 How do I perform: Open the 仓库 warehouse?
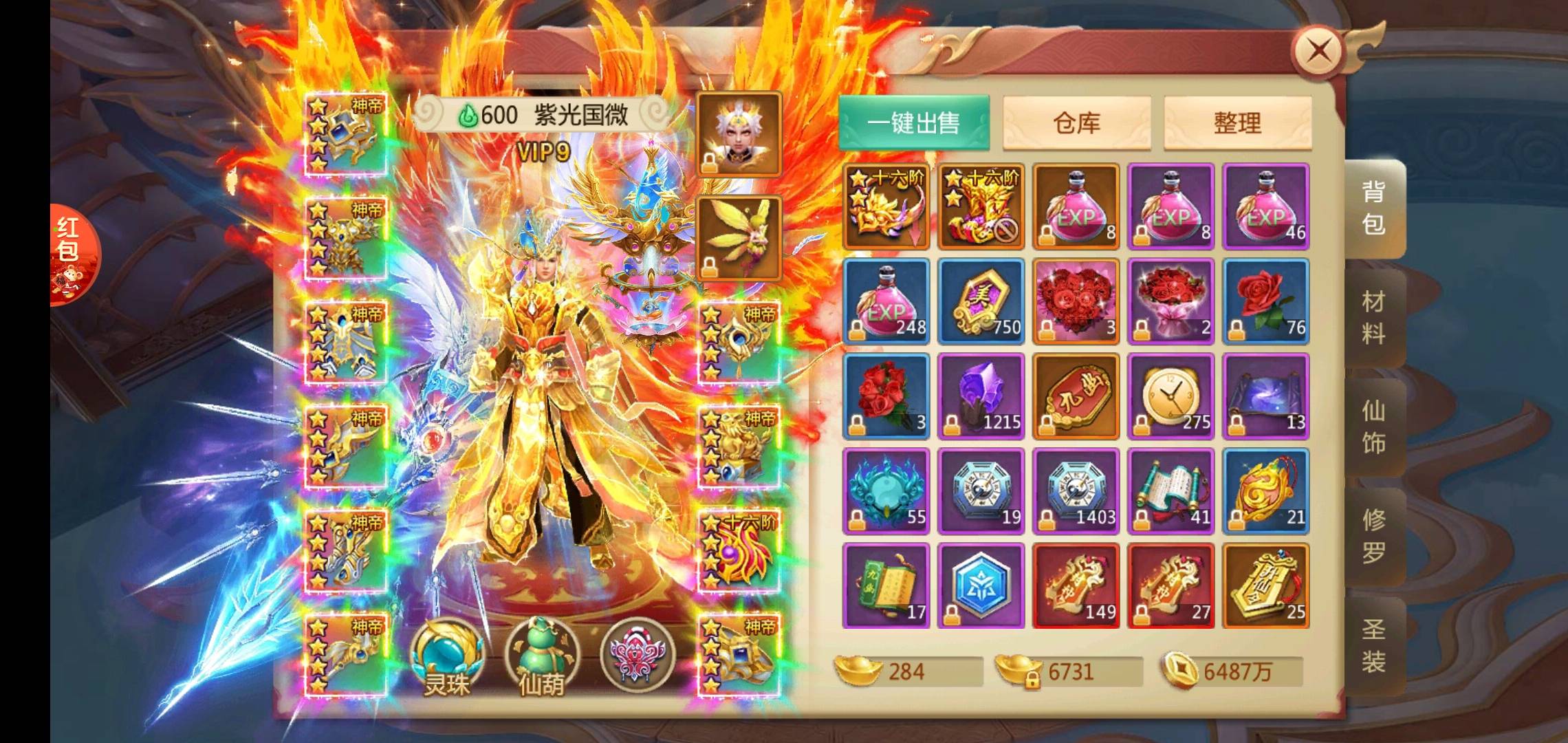pos(1076,123)
